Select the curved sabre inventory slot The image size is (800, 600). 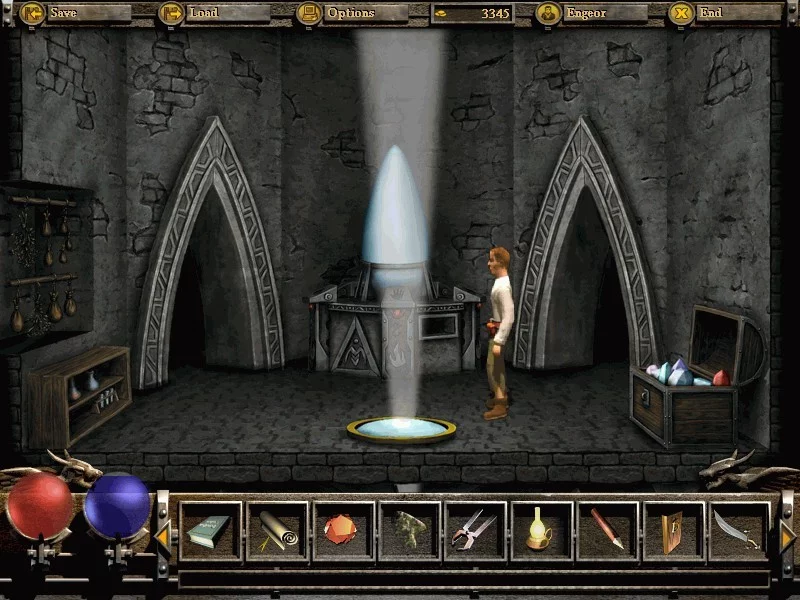[x=740, y=530]
